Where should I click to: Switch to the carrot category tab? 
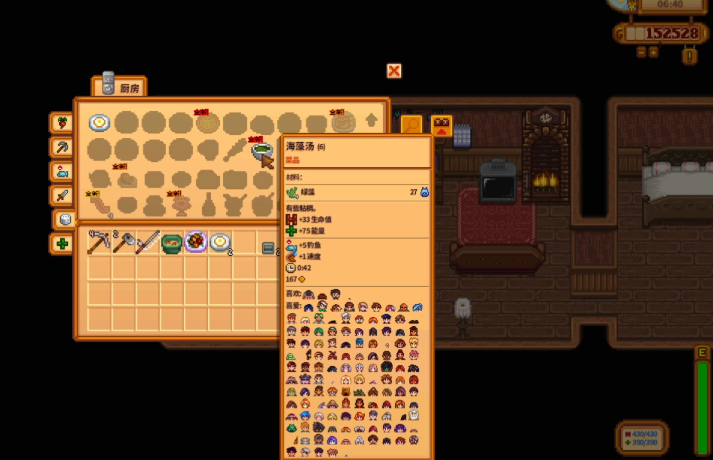pyautogui.click(x=62, y=123)
